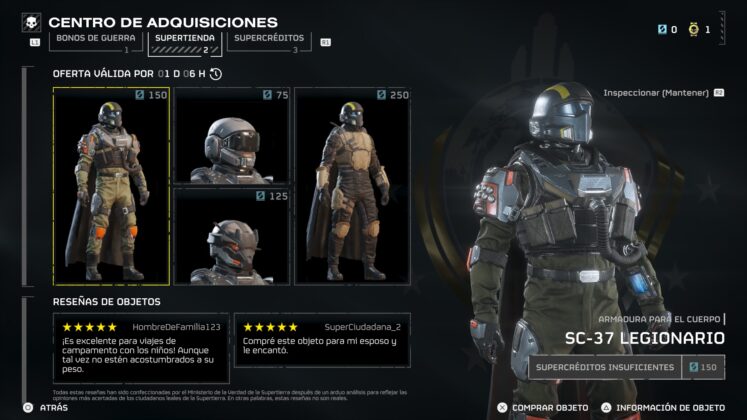Image resolution: width=747 pixels, height=420 pixels.
Task: Switch to the Bonos de Guerra tab
Action: point(90,39)
